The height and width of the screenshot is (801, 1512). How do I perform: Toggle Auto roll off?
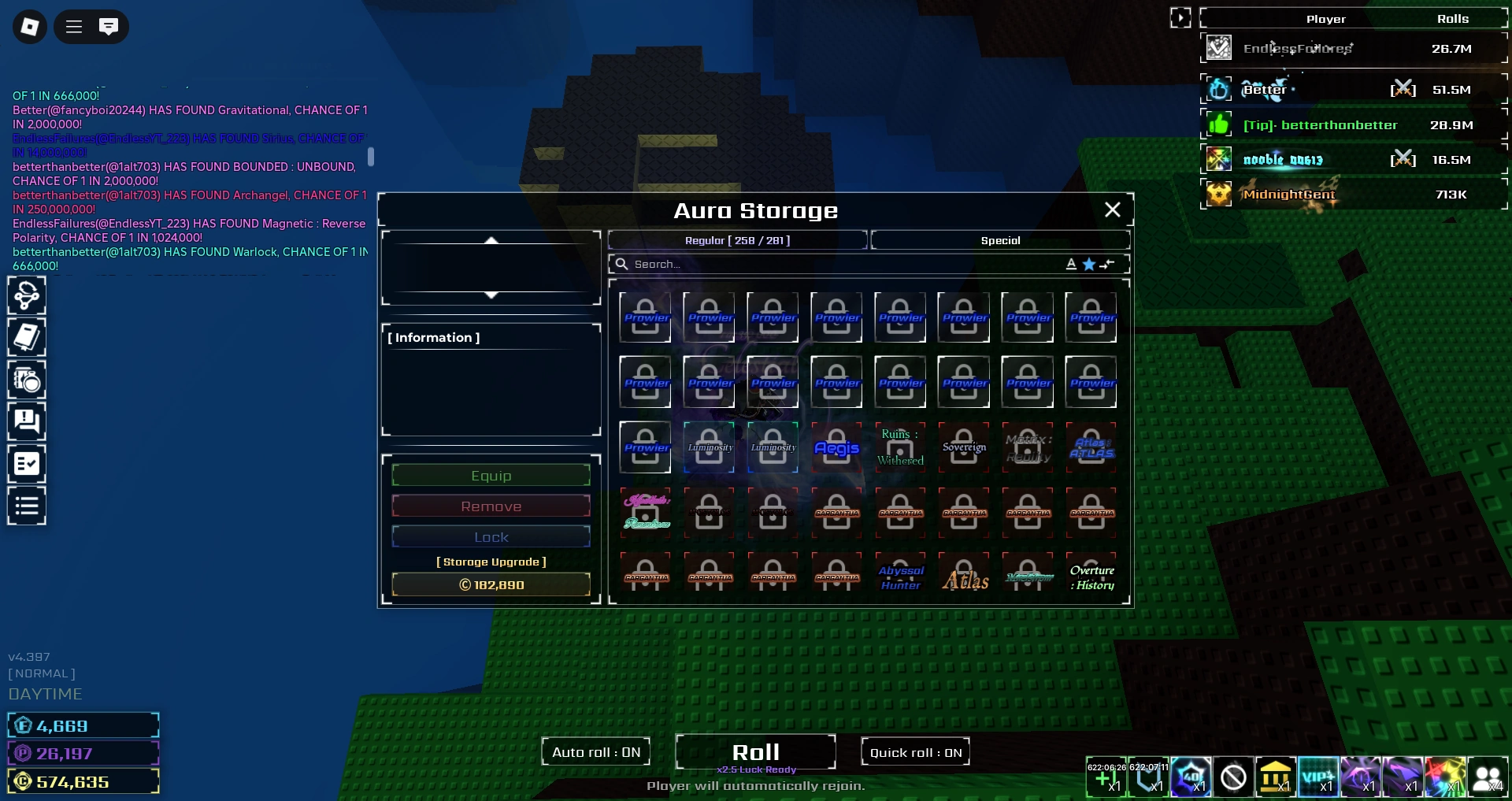coord(595,751)
